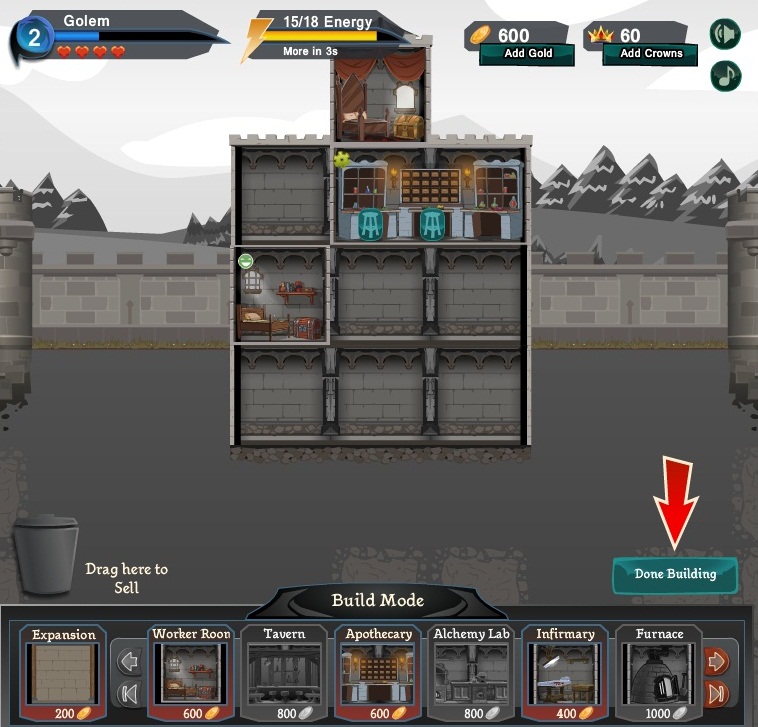Pick the Furnace room card
The width and height of the screenshot is (758, 727).
tap(659, 670)
